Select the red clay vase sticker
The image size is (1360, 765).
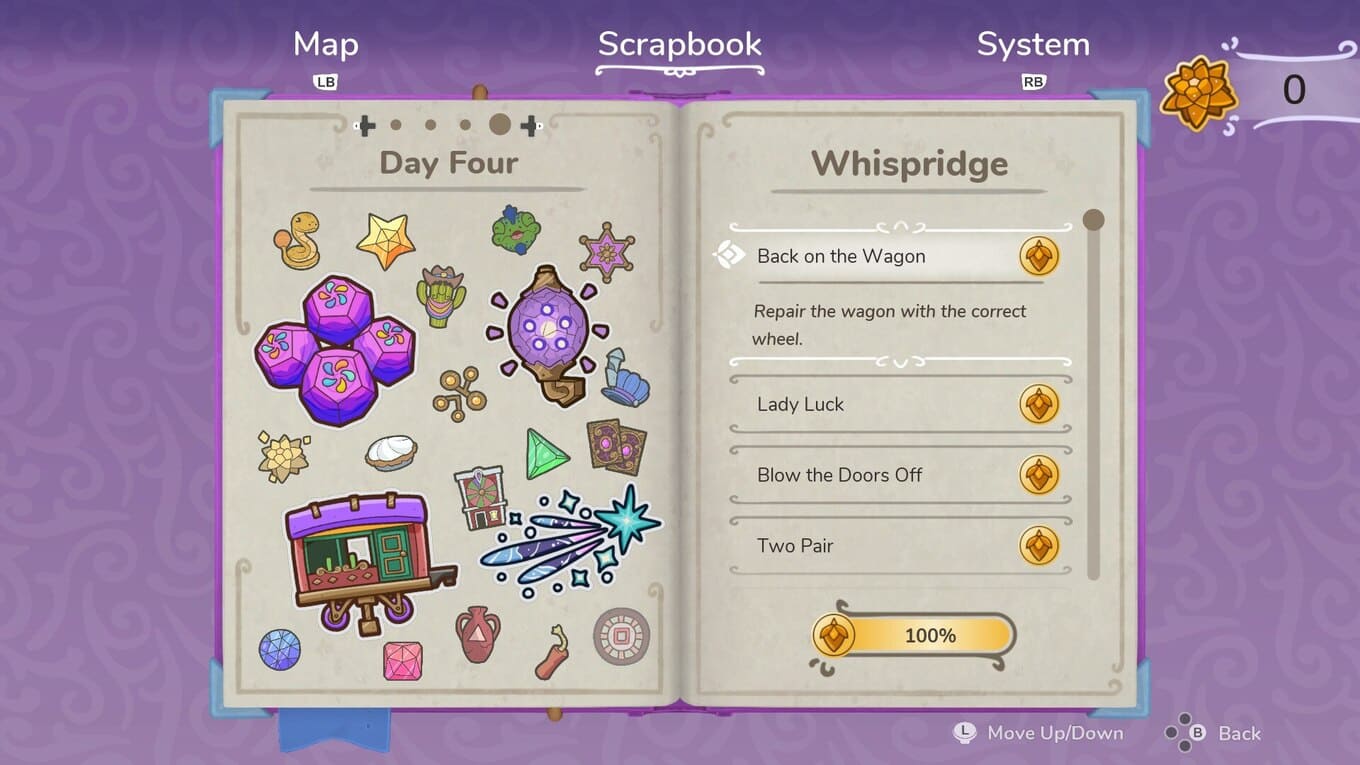[477, 633]
